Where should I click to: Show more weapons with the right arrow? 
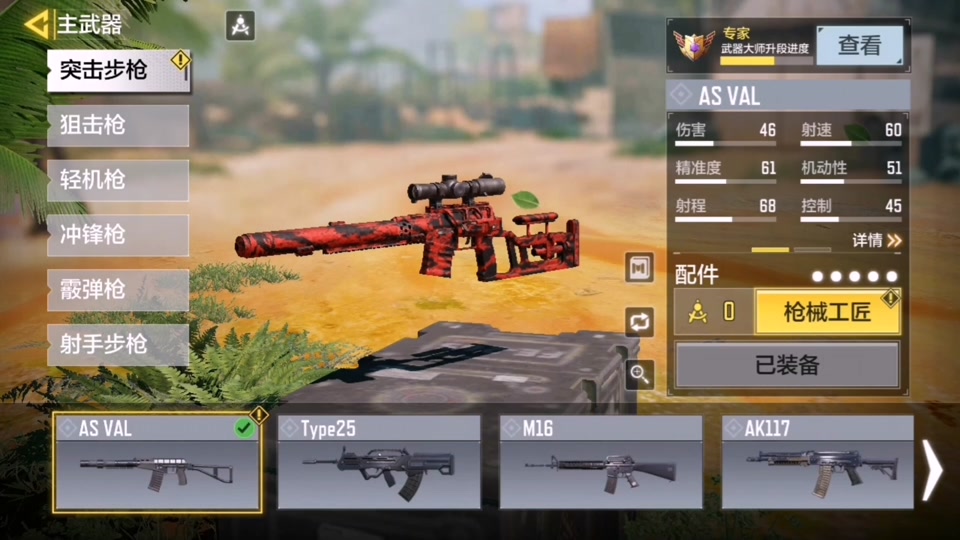932,468
